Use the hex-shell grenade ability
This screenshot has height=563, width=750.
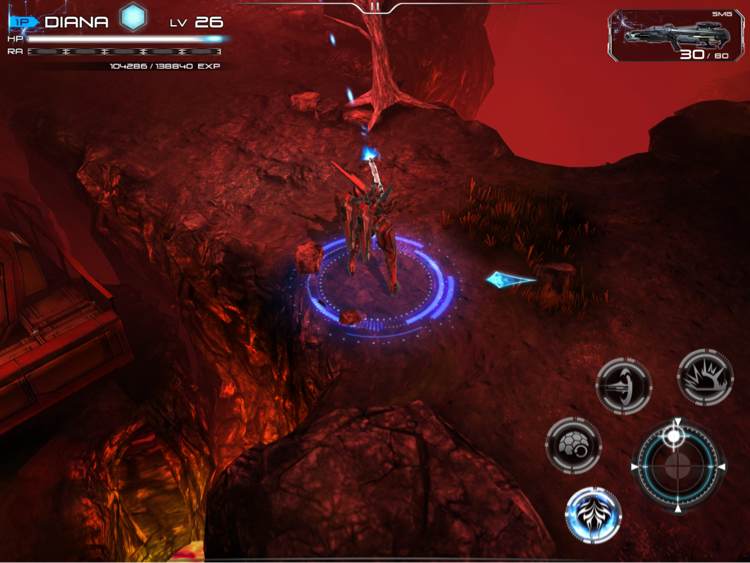573,445
